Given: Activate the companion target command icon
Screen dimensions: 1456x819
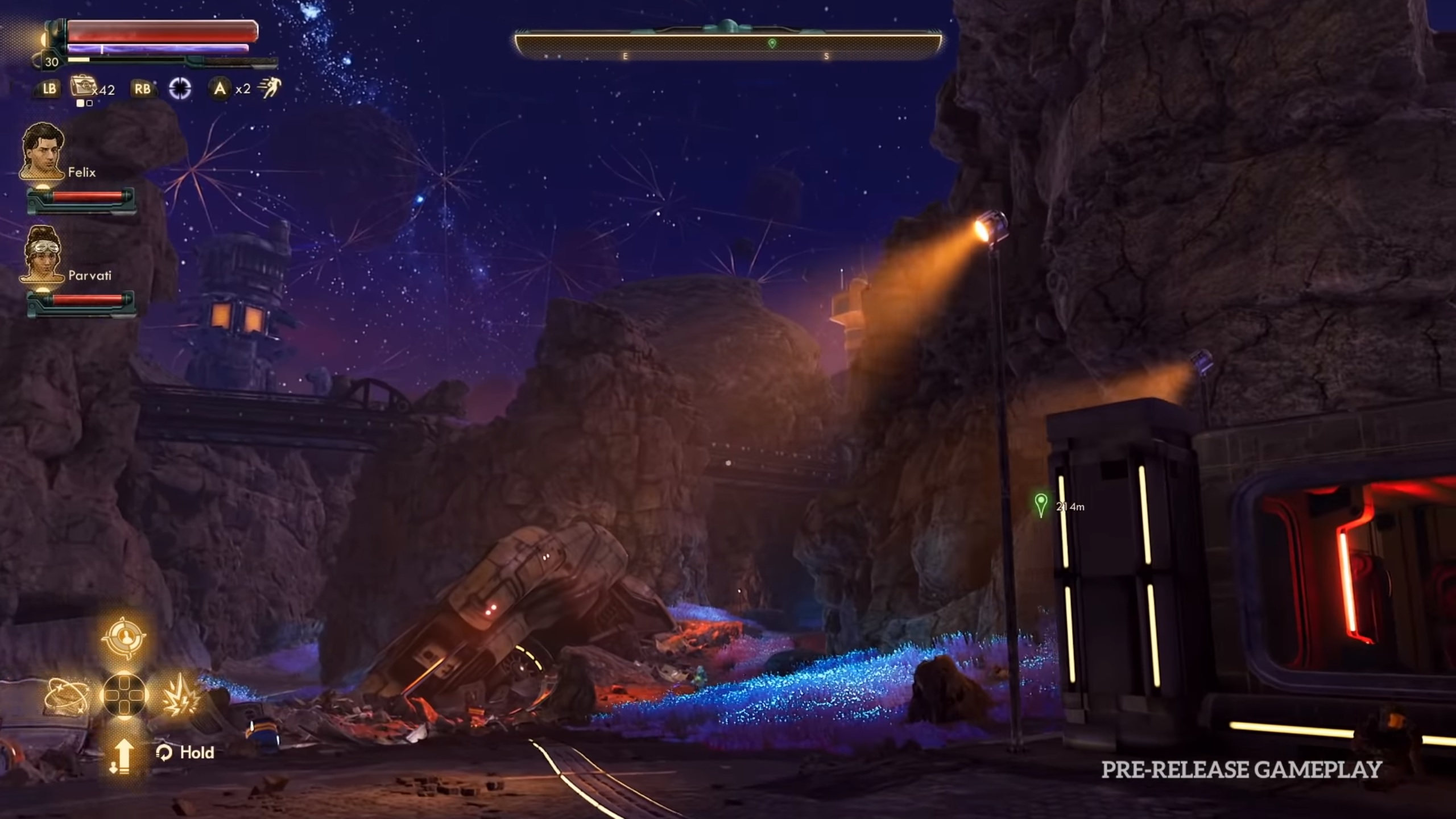Looking at the screenshot, I should pos(124,638).
